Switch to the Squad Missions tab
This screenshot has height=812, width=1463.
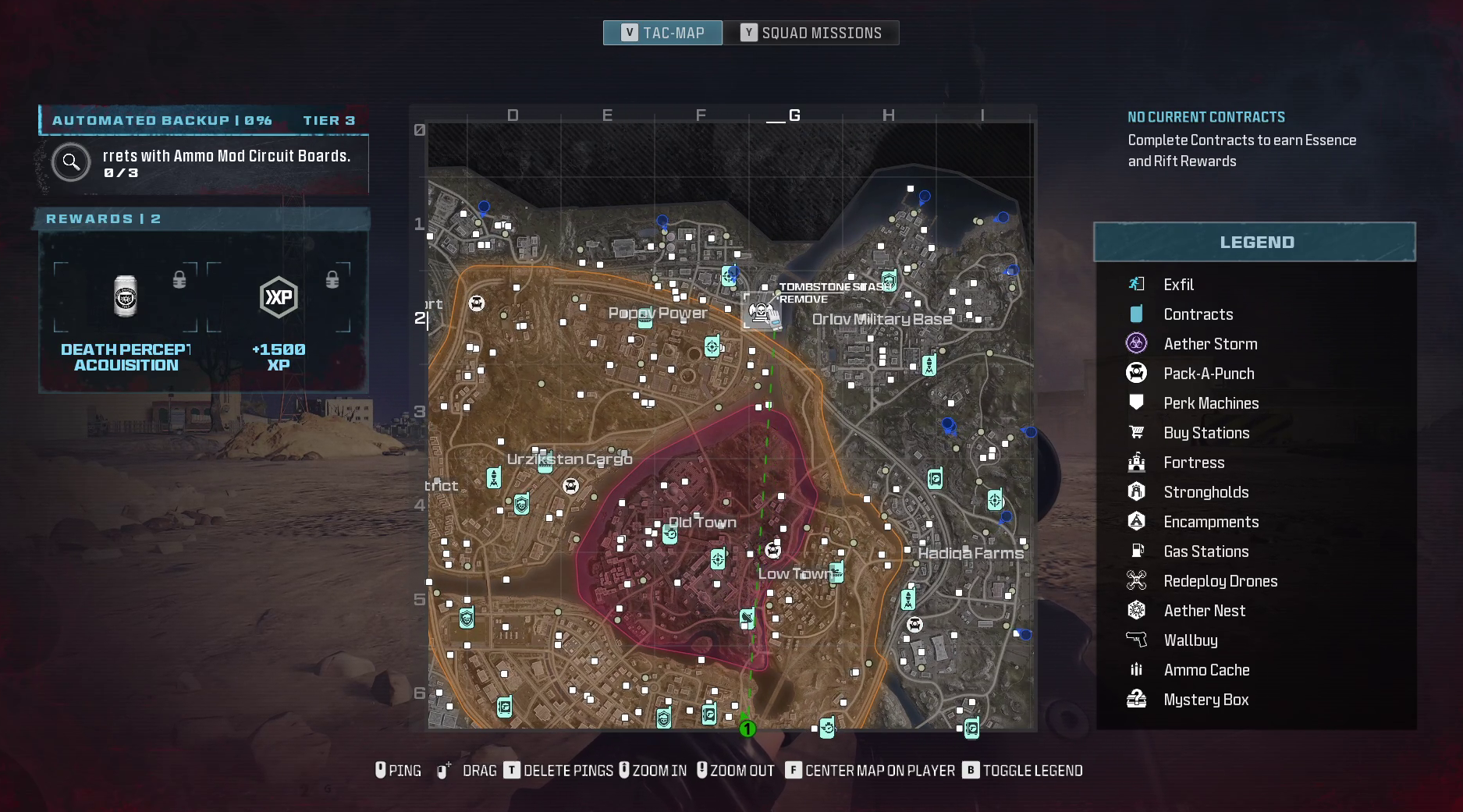[811, 33]
